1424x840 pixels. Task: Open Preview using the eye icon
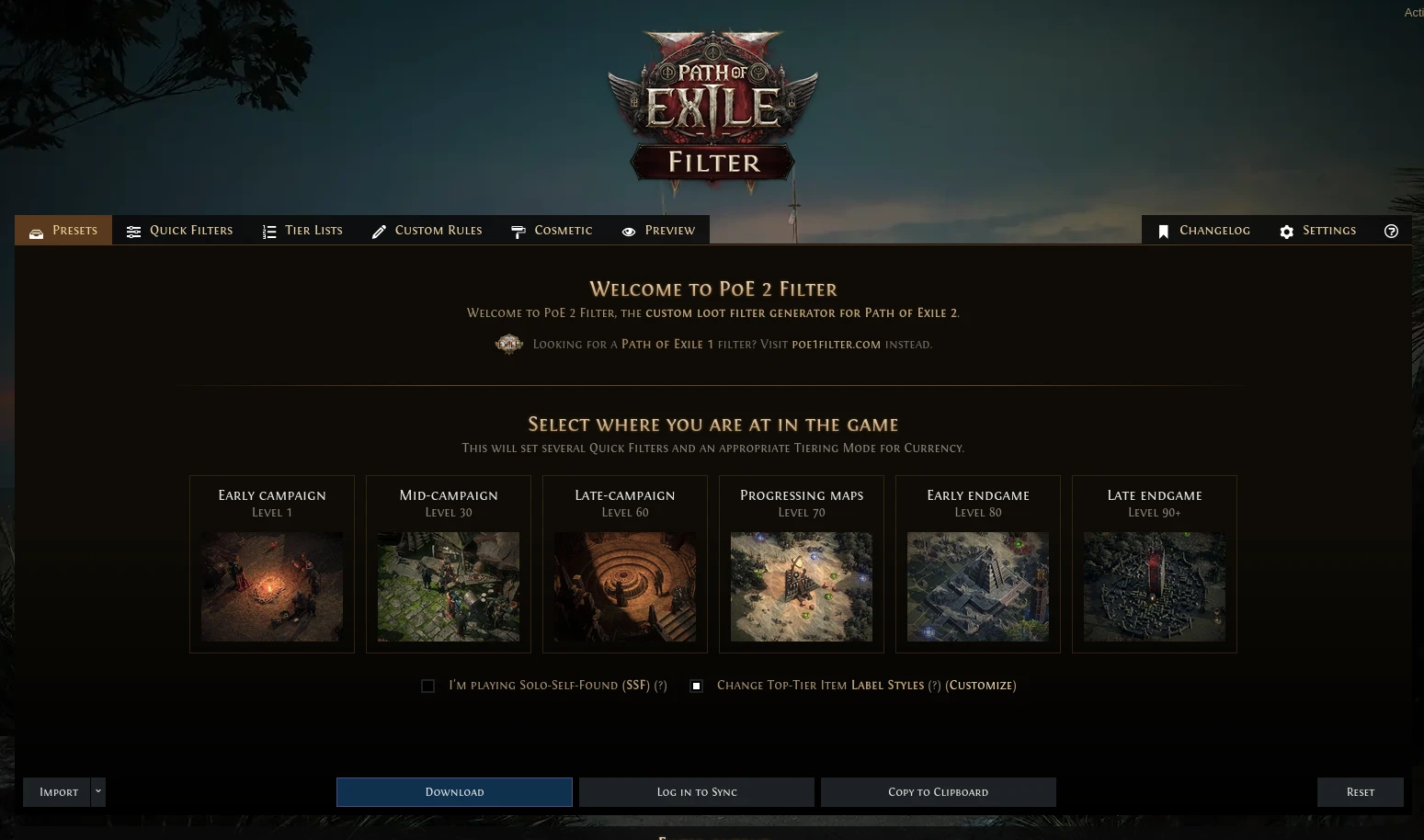click(x=629, y=231)
